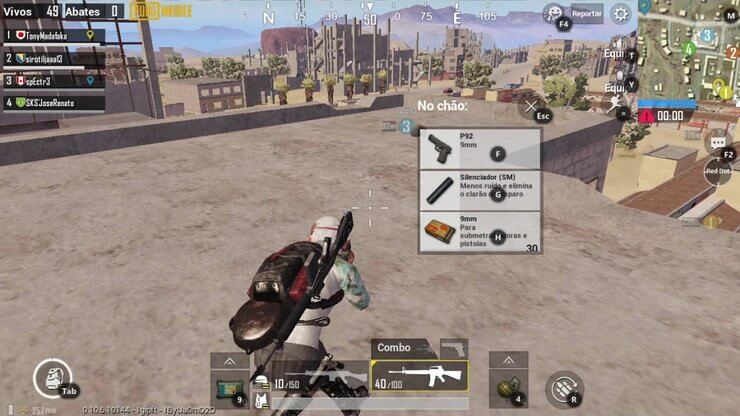This screenshot has height=416, width=740.
Task: Tap the reload ammo button
Action: tap(564, 388)
